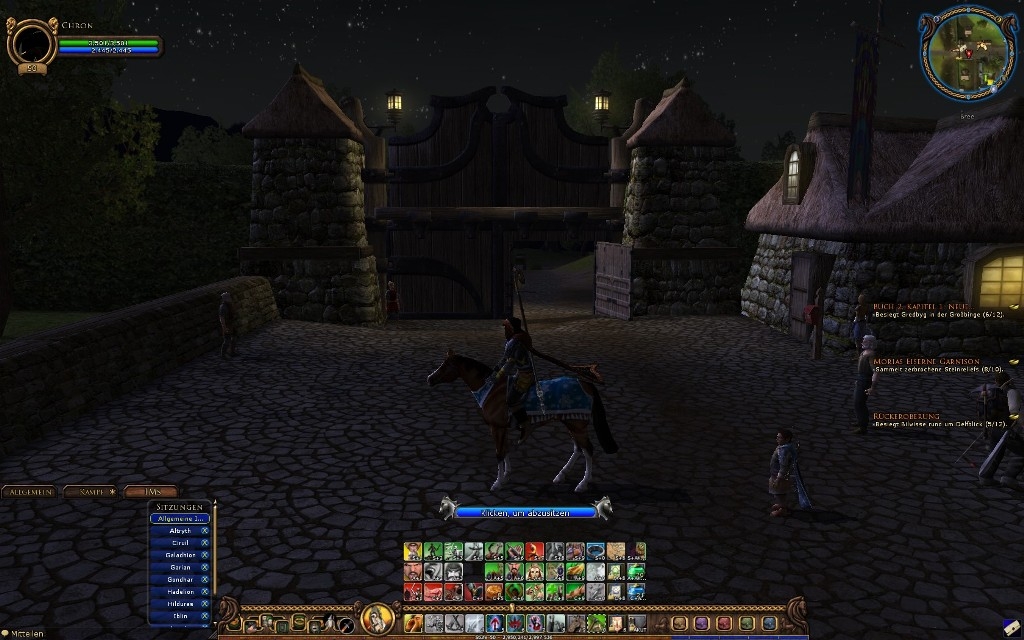Switch to the Allgemein chat tab
Screen dimensions: 1024x640
click(30, 491)
